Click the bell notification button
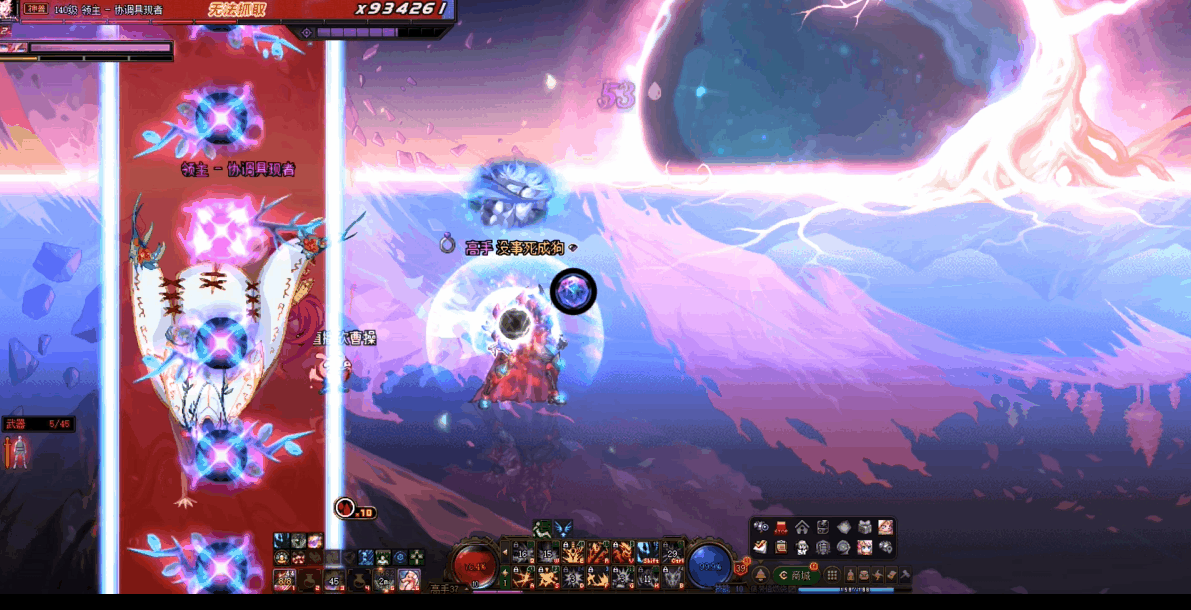The width and height of the screenshot is (1191, 610). (760, 575)
